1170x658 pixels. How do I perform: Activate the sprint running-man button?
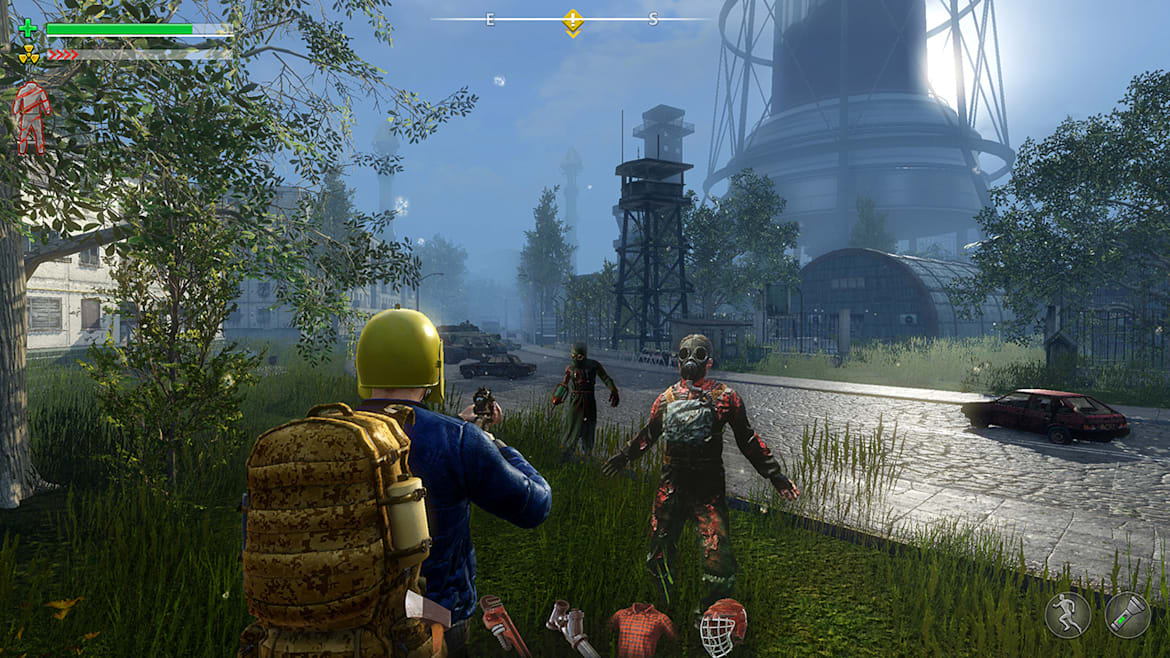1066,615
